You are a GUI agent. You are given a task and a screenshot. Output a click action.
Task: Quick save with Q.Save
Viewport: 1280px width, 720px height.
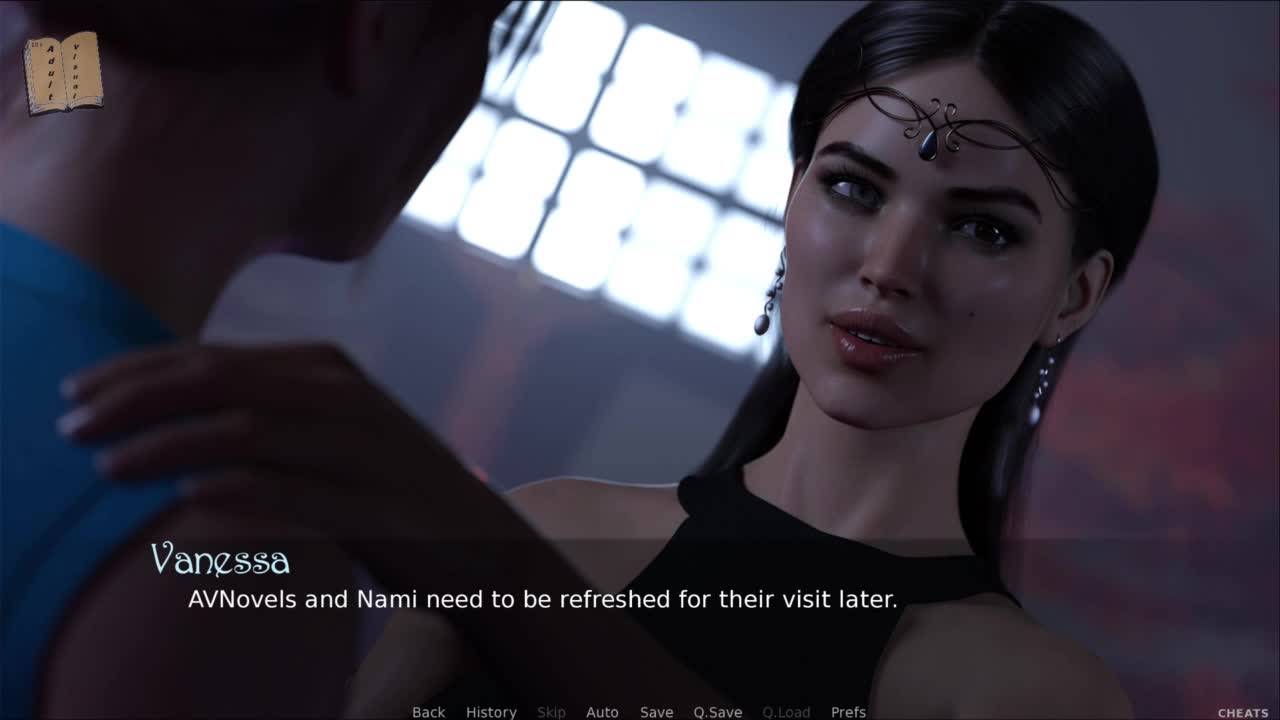coord(717,712)
